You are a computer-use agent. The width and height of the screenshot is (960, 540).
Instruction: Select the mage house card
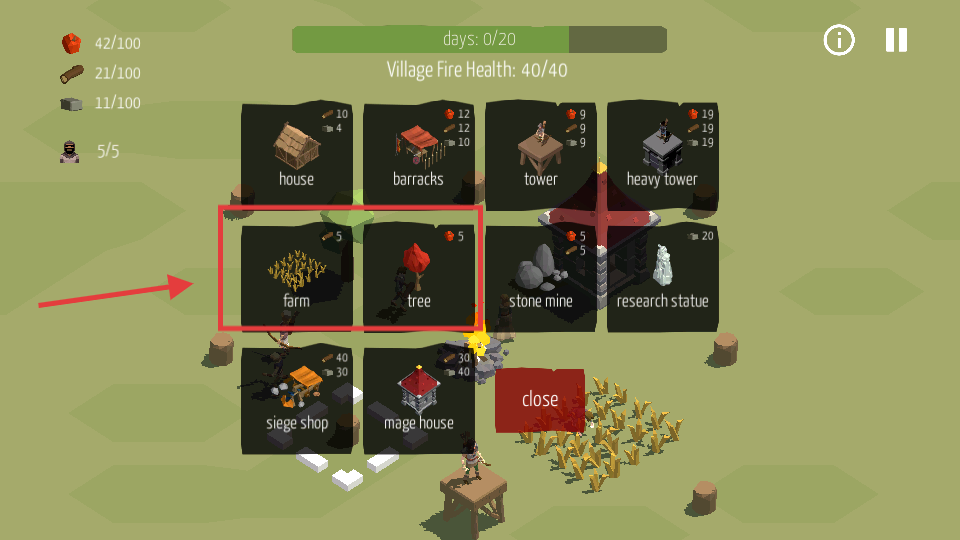[418, 400]
